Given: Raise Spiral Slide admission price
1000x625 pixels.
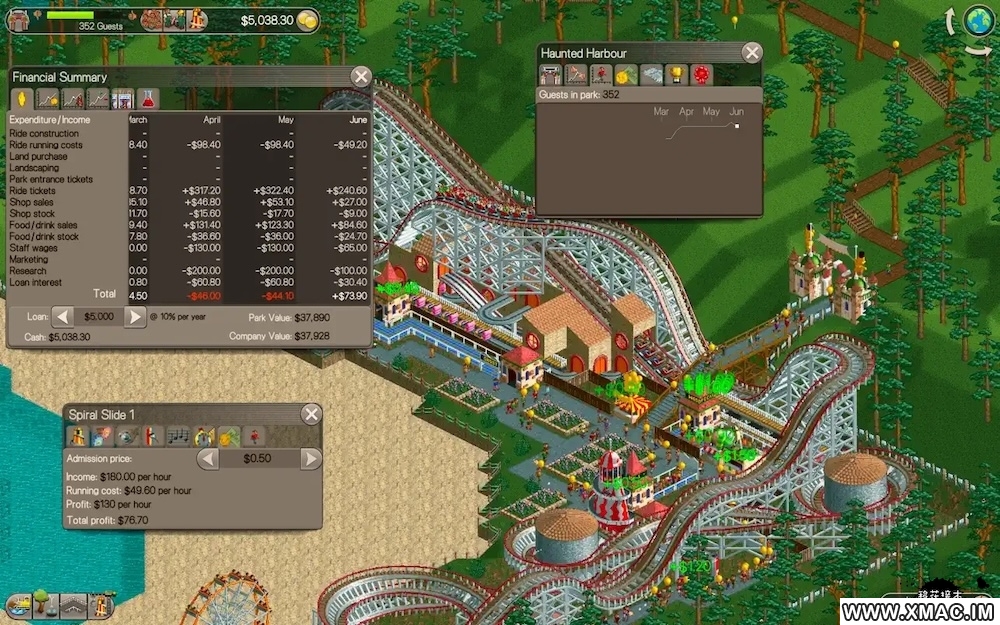Looking at the screenshot, I should coord(311,459).
